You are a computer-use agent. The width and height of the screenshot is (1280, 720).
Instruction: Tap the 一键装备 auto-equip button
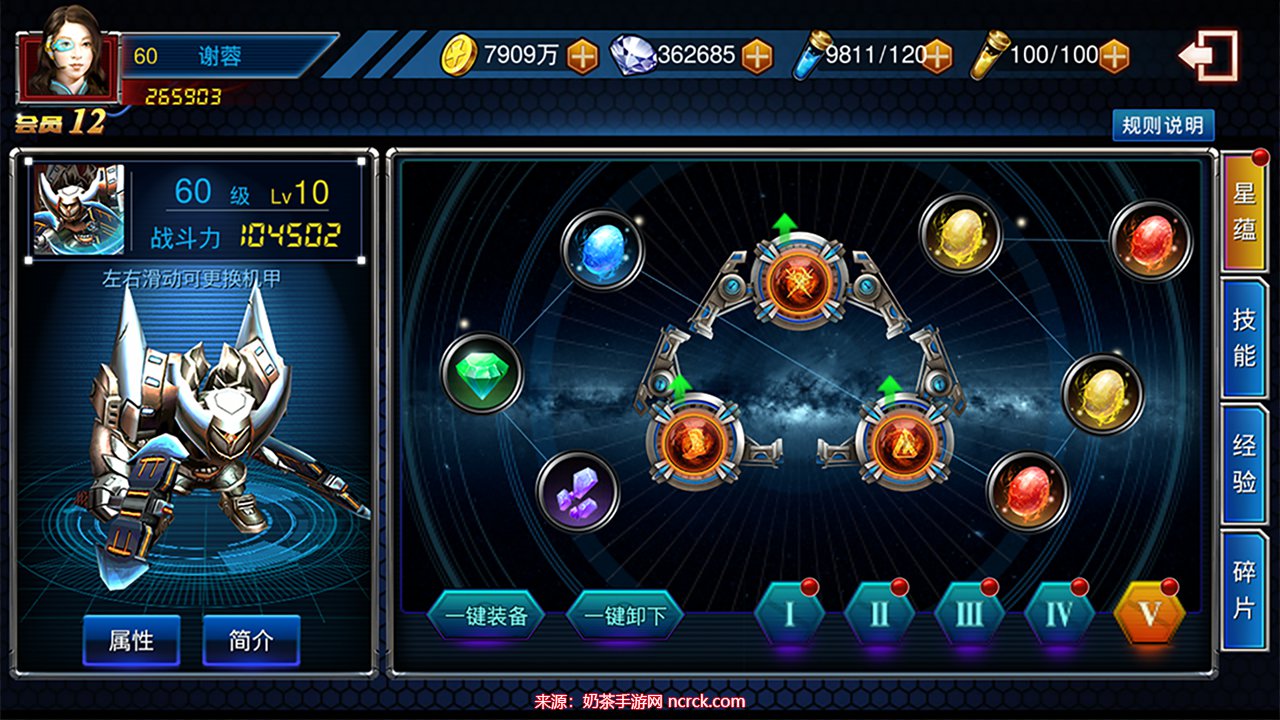click(x=486, y=615)
